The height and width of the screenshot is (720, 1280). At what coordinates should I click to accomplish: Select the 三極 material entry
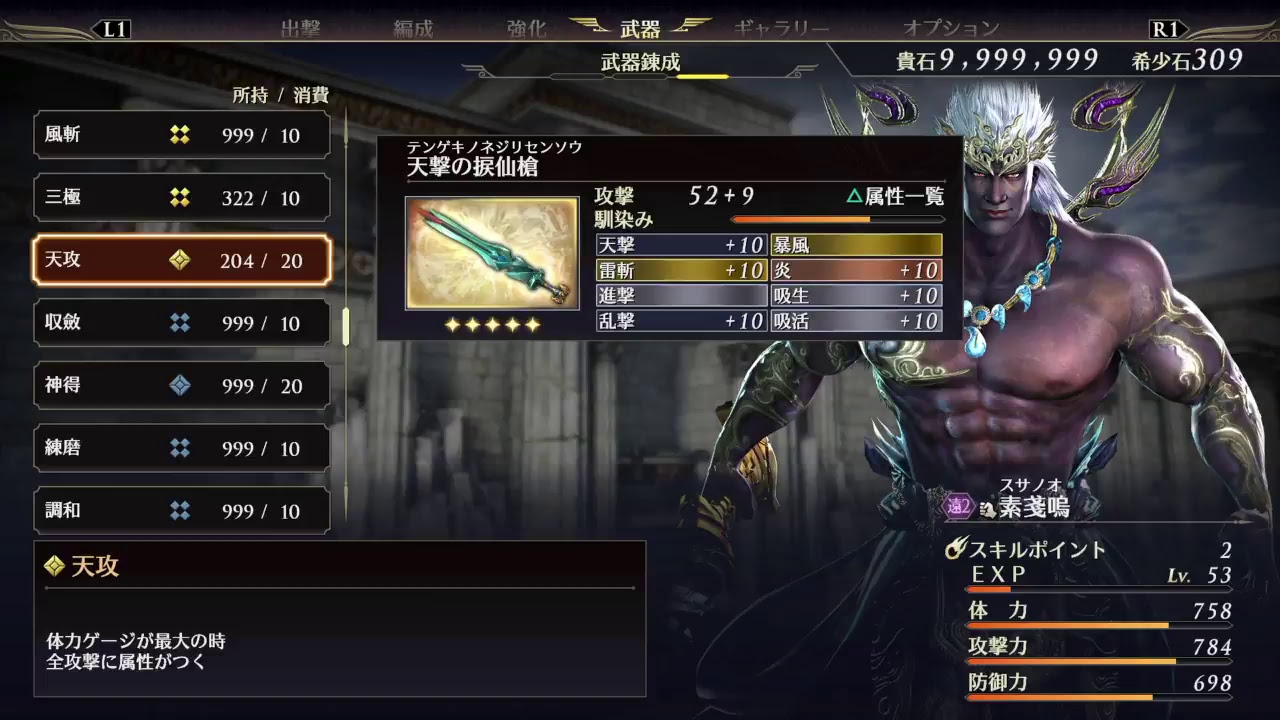coord(180,197)
